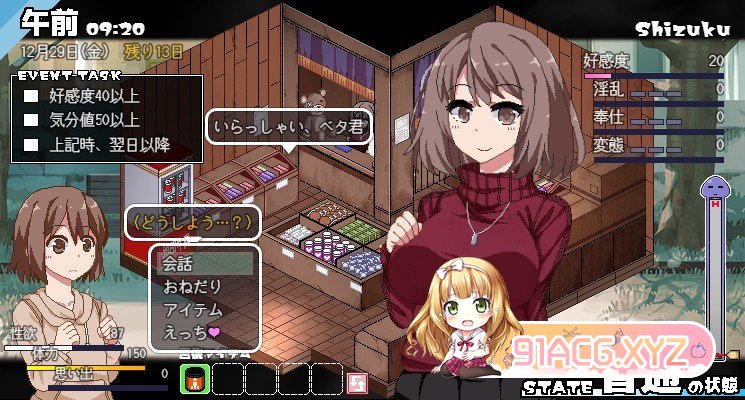Image resolution: width=745 pixels, height=400 pixels.
Task: Select the green highlighted item slot
Action: click(194, 379)
